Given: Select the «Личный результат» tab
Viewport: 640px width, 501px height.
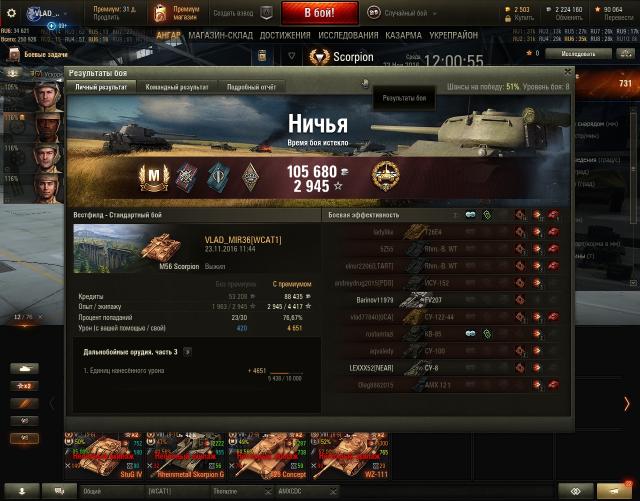Looking at the screenshot, I should pyautogui.click(x=100, y=88).
